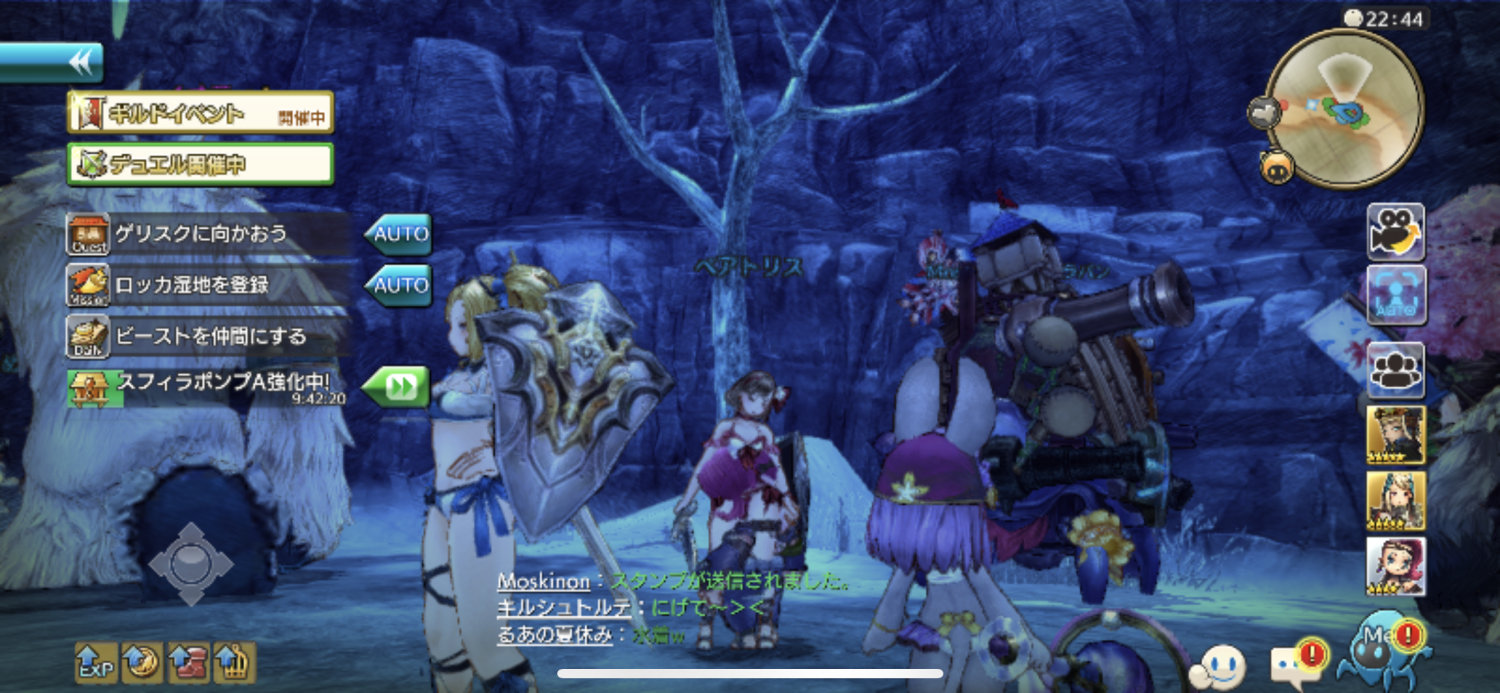Tap AUTO beside the ロッカ湿地を登録 mission
The height and width of the screenshot is (693, 1500).
click(398, 286)
